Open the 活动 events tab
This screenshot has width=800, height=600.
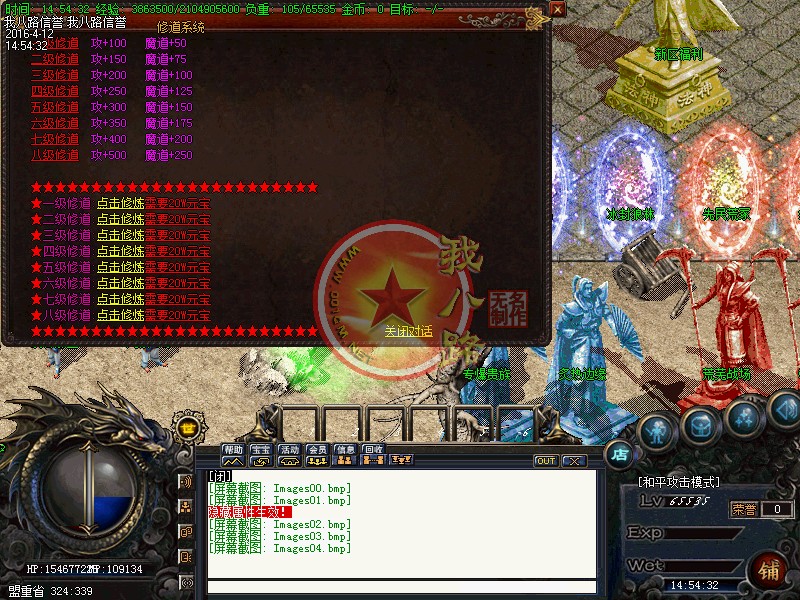pos(289,450)
